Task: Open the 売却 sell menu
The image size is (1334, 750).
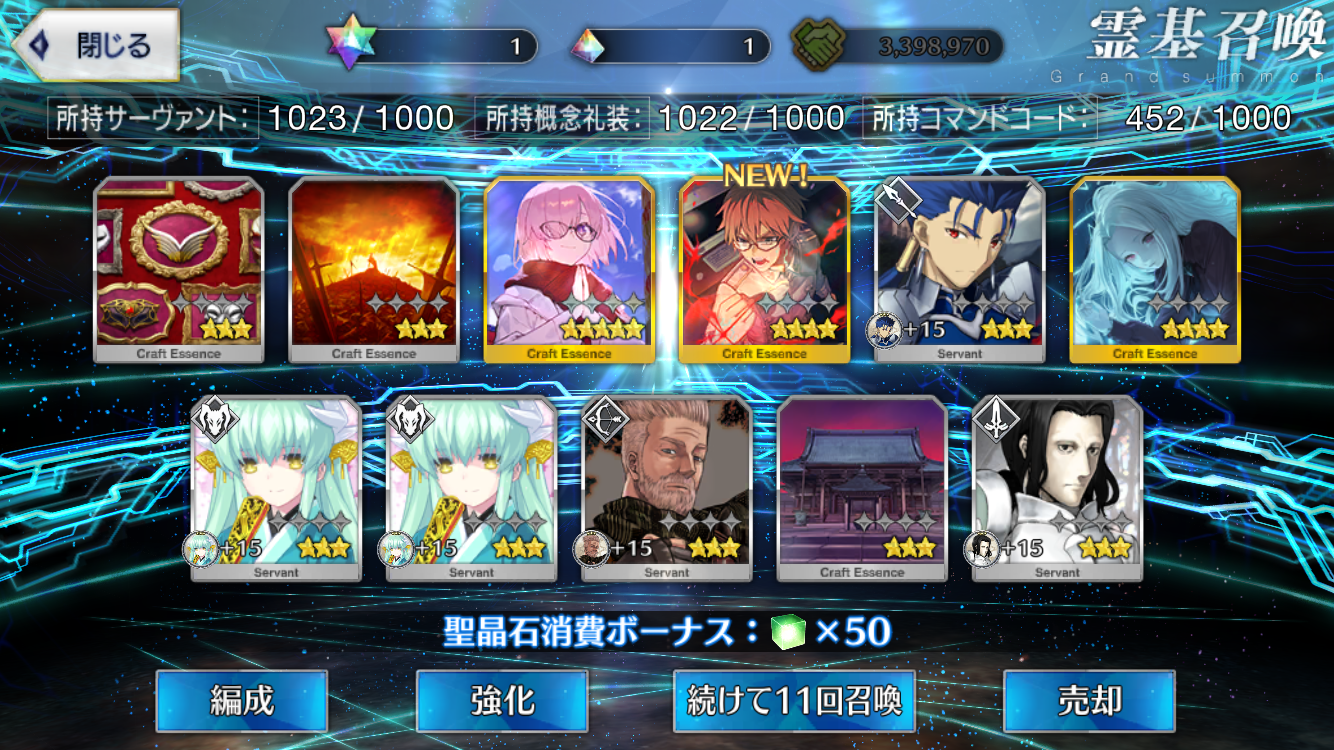Action: pyautogui.click(x=1089, y=701)
